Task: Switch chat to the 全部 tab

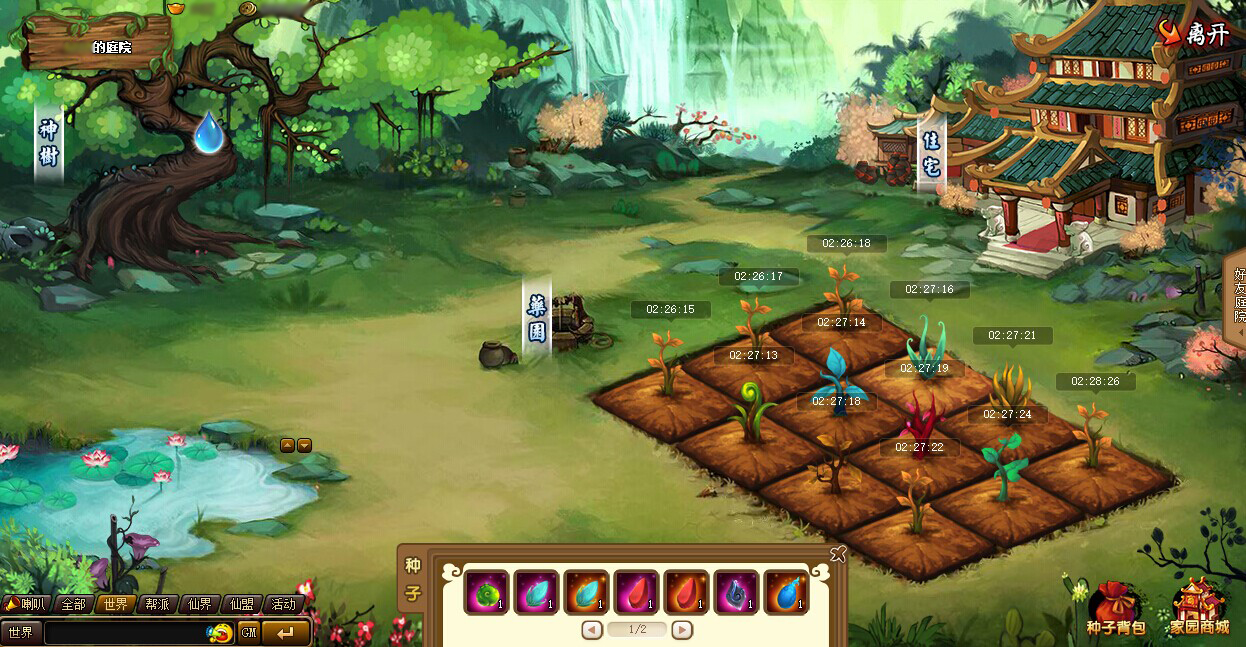Action: [74, 604]
